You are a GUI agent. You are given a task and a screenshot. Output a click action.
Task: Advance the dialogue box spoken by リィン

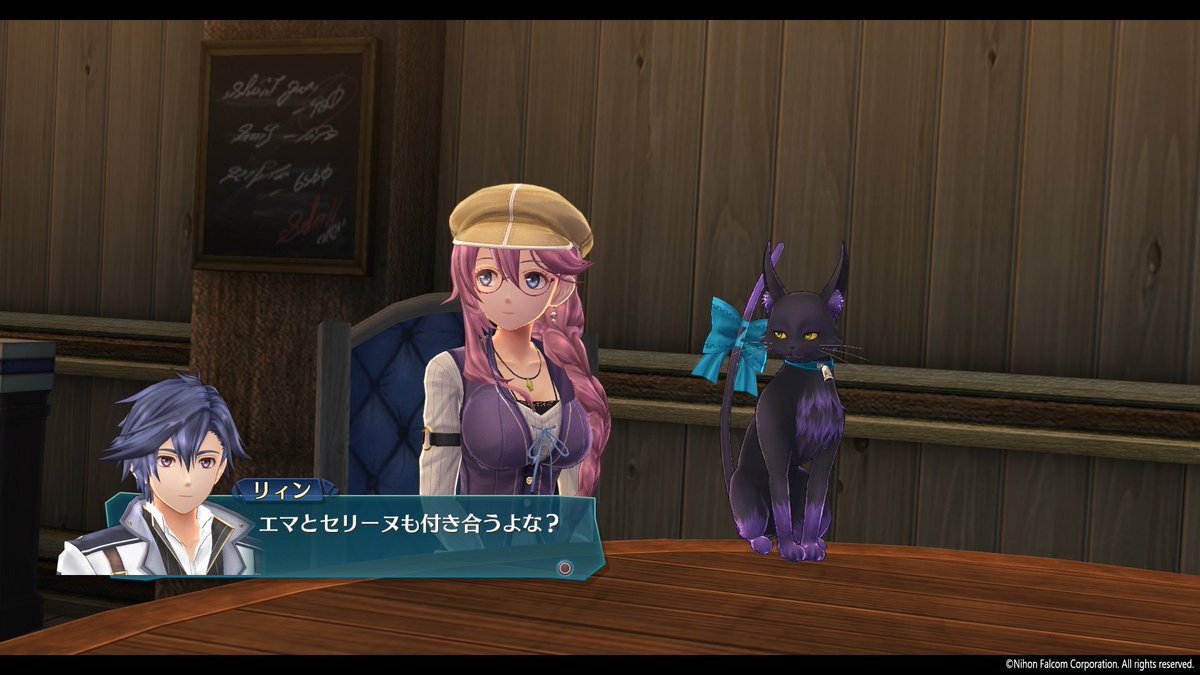pyautogui.click(x=565, y=567)
